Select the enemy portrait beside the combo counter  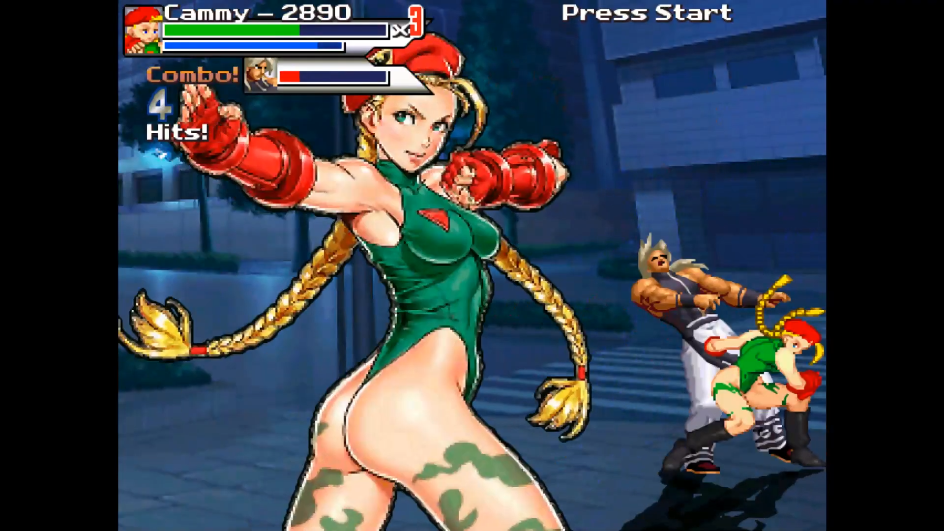coord(262,75)
